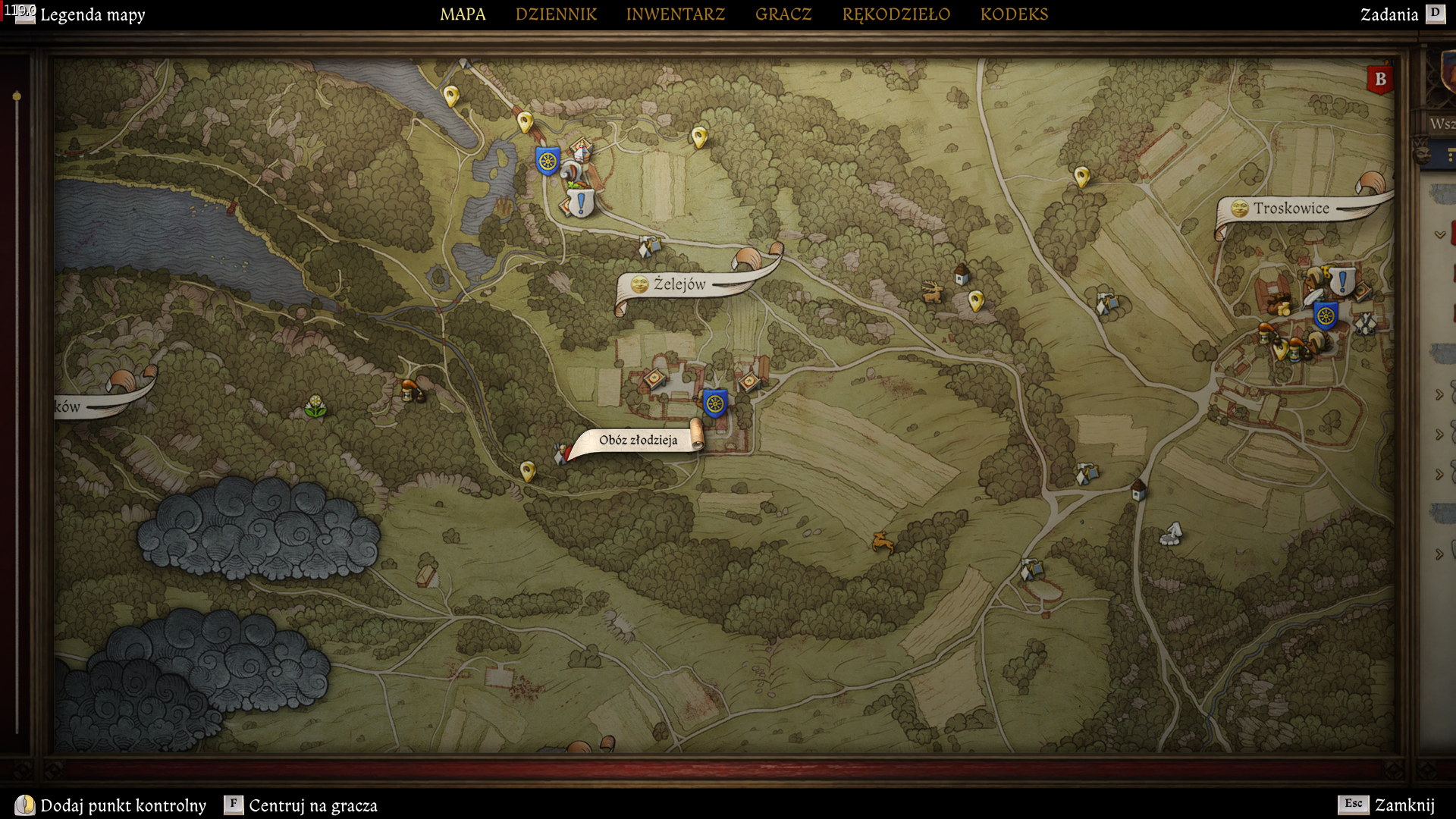Switch to the MAPA tab
Viewport: 1456px width, 819px height.
(463, 14)
